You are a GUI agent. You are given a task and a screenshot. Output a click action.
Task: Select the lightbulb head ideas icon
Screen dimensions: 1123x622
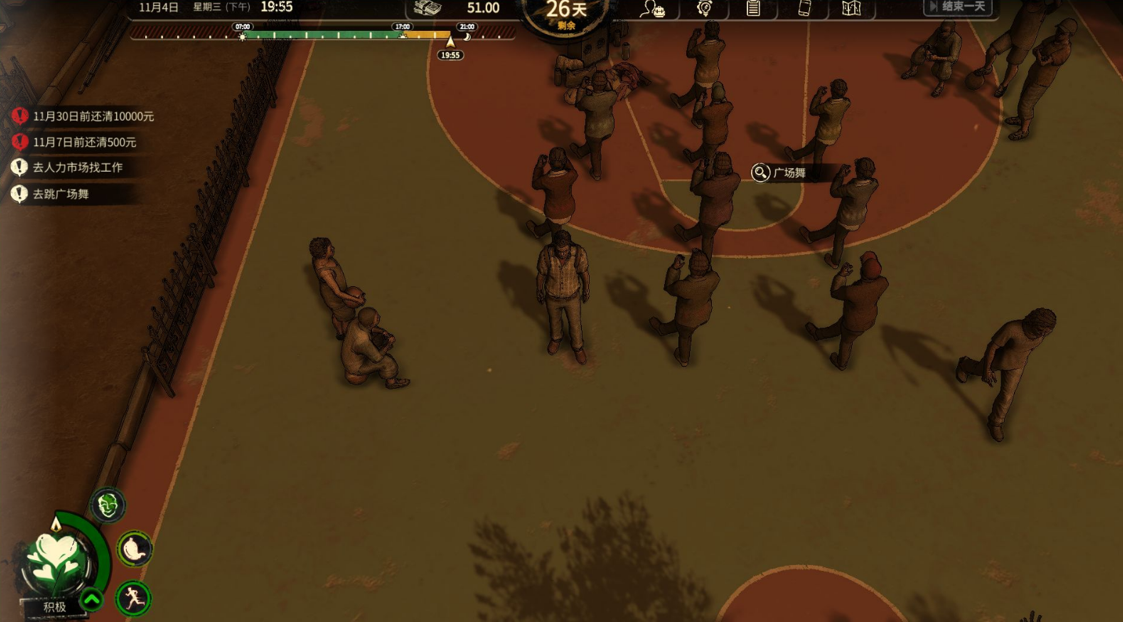click(x=704, y=8)
